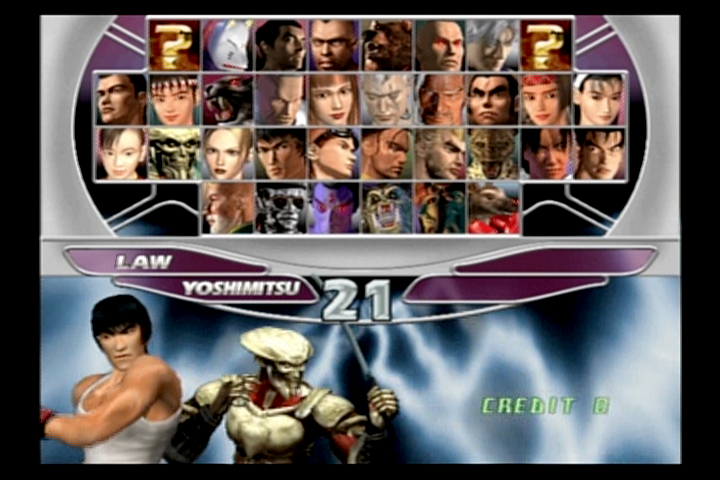The height and width of the screenshot is (480, 720).
Task: Choose Xiaoyu's pigtailed portrait
Action: pos(120,153)
